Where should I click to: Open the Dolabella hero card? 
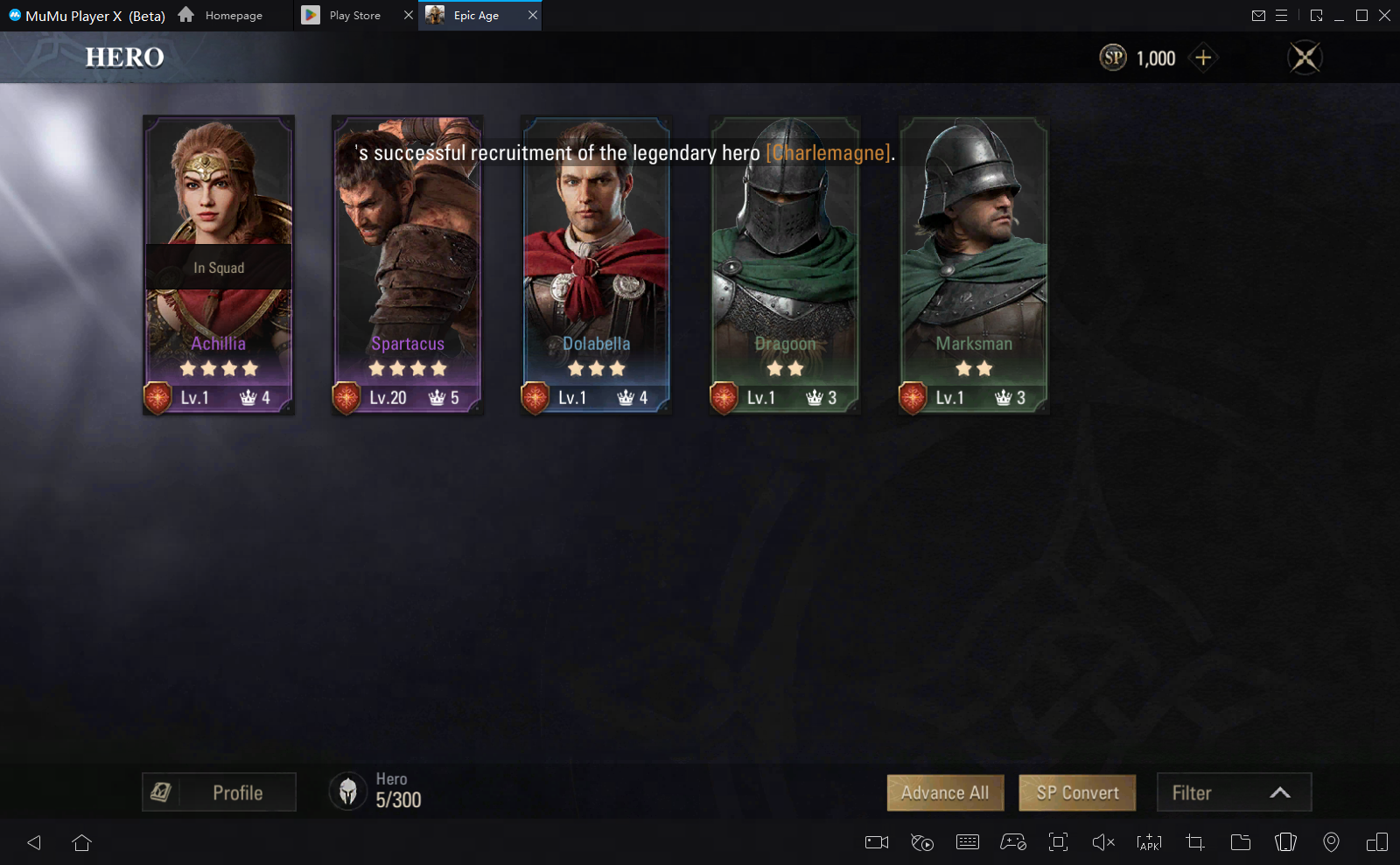[596, 264]
